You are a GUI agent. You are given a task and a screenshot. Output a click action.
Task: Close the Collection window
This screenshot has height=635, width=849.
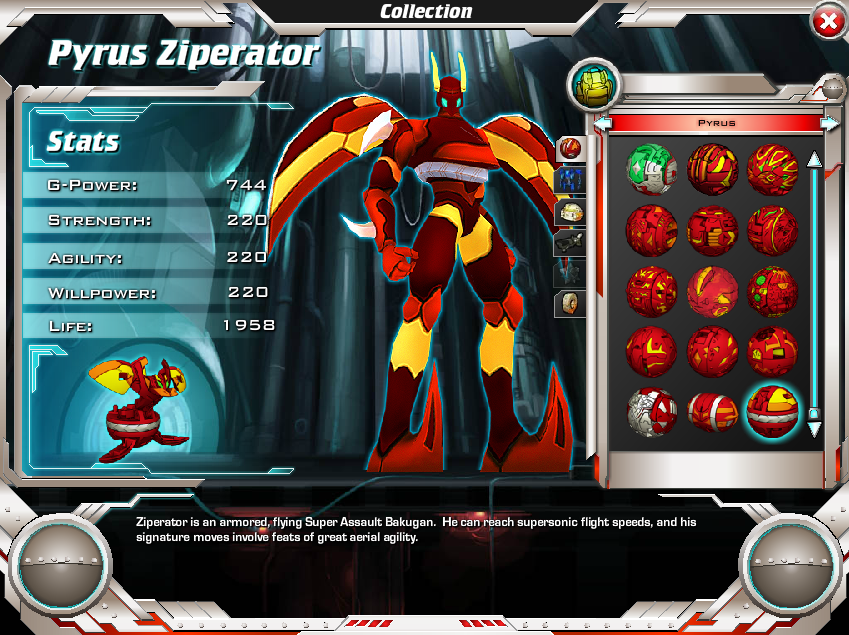point(828,22)
